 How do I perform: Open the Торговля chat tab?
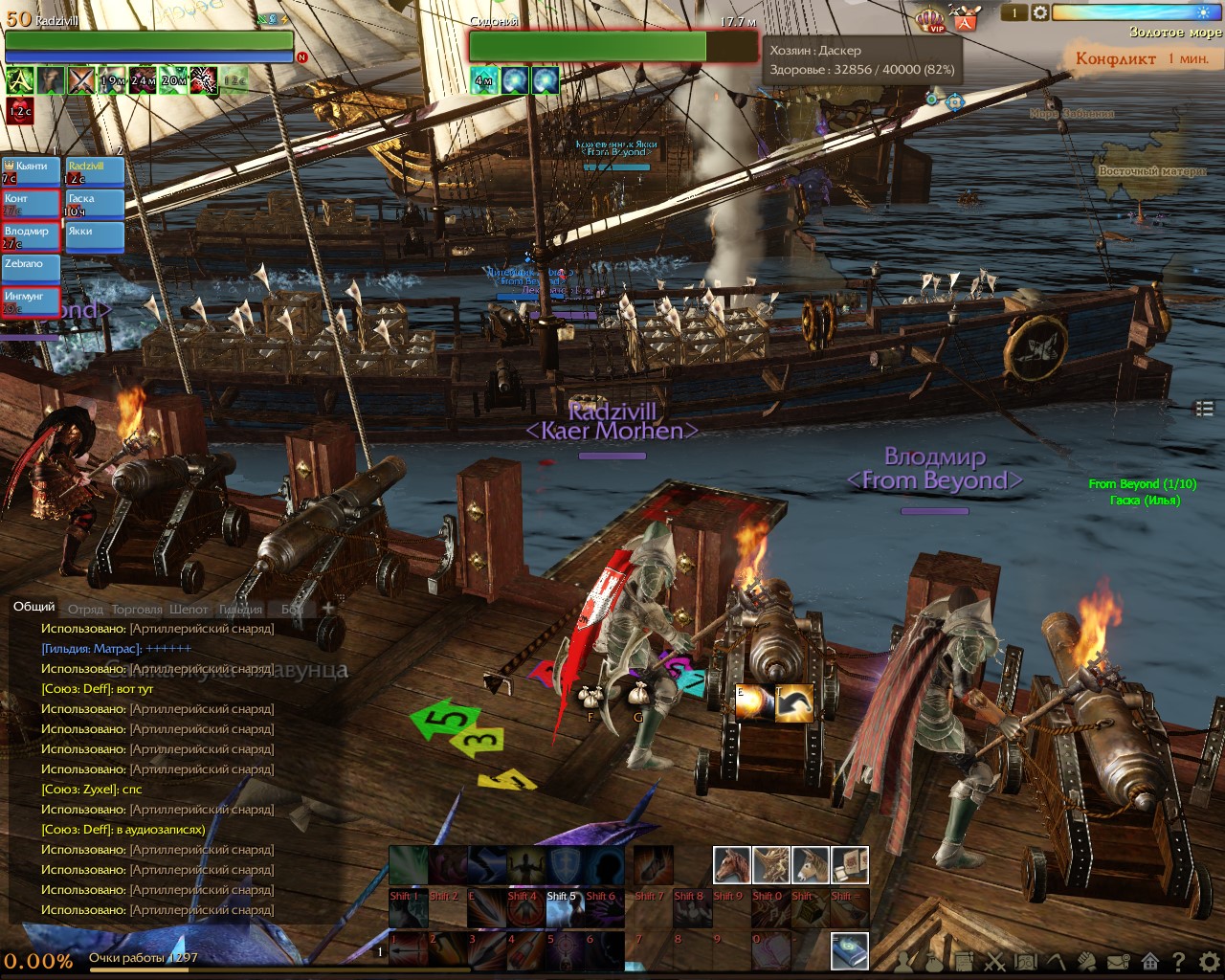click(x=137, y=609)
